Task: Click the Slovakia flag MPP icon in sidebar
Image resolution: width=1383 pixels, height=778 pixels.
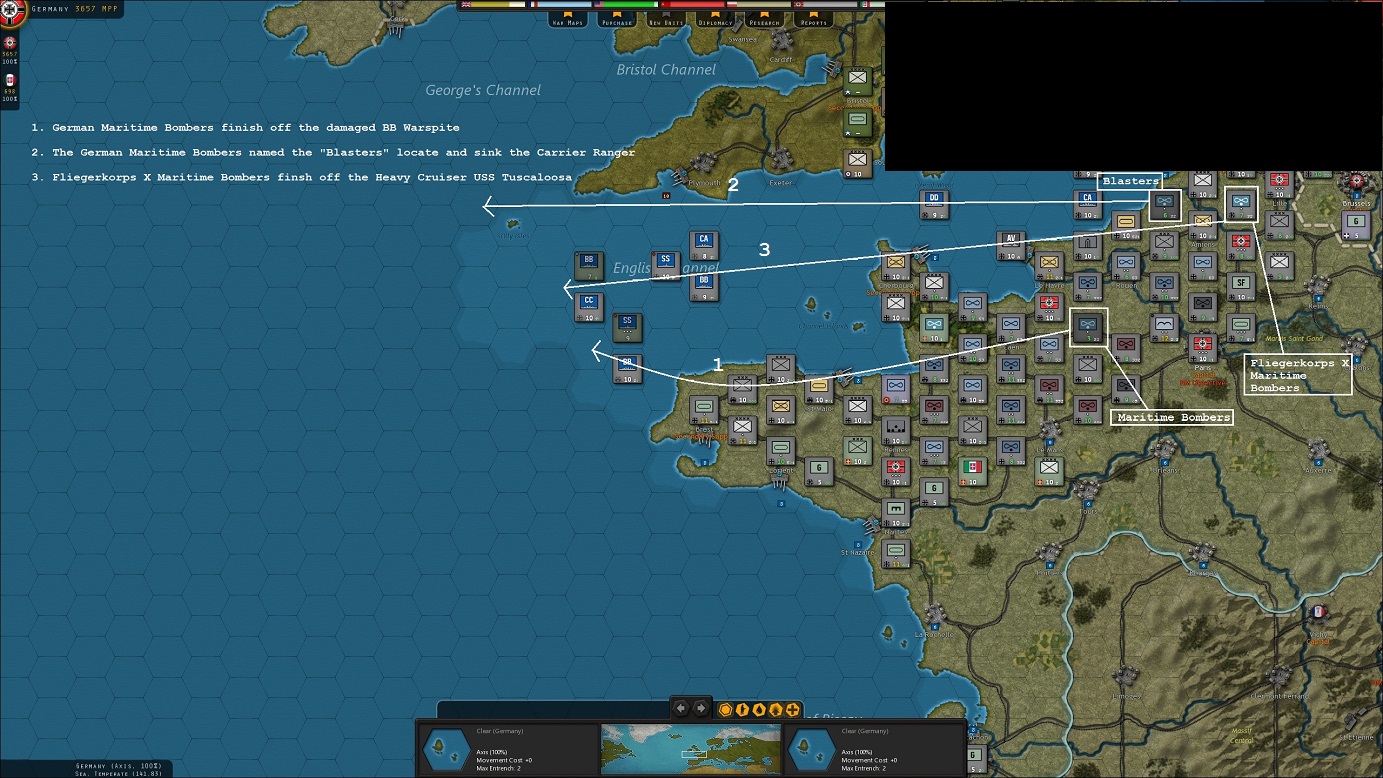Action: point(9,79)
